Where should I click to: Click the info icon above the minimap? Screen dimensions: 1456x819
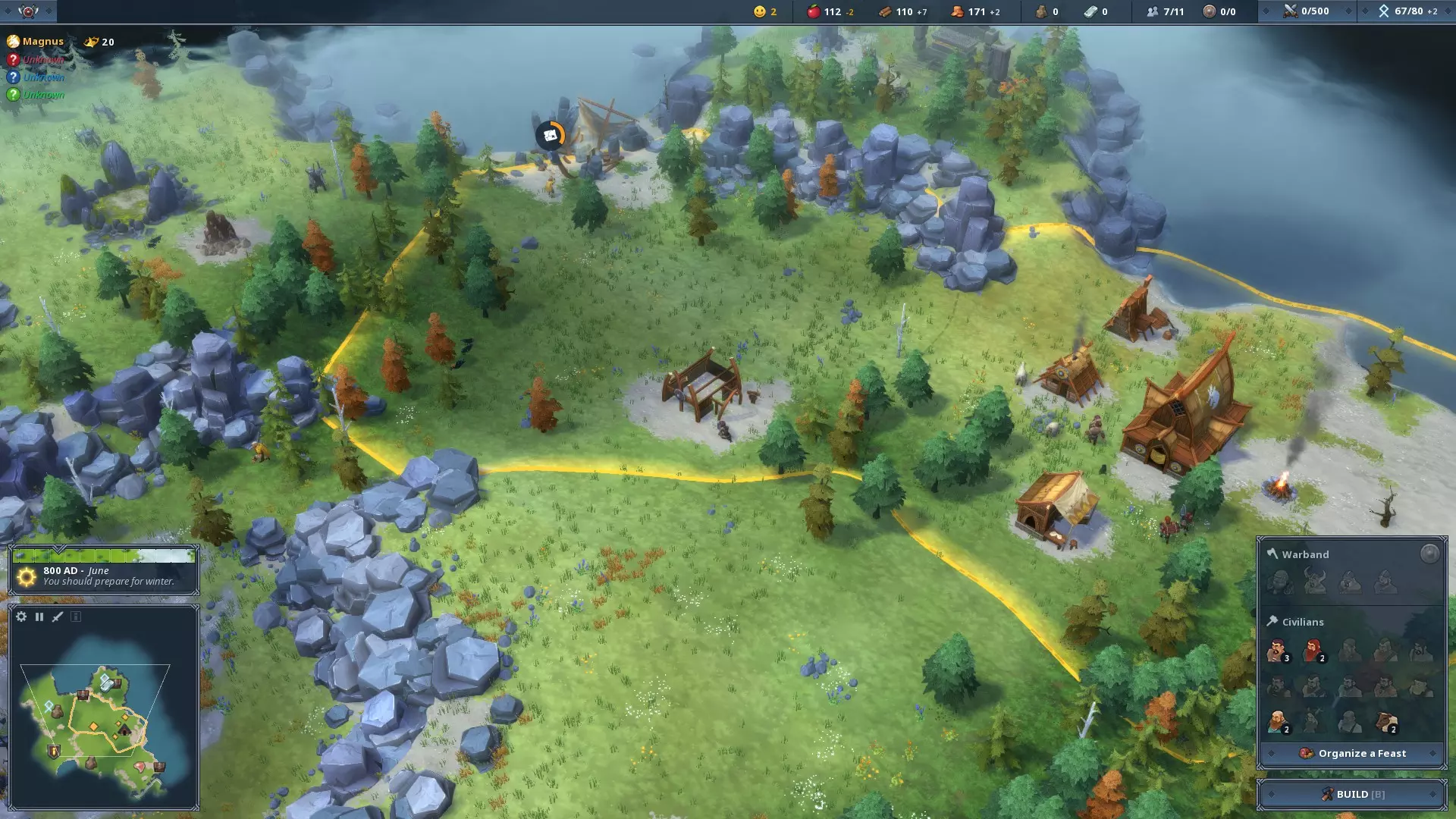[76, 617]
